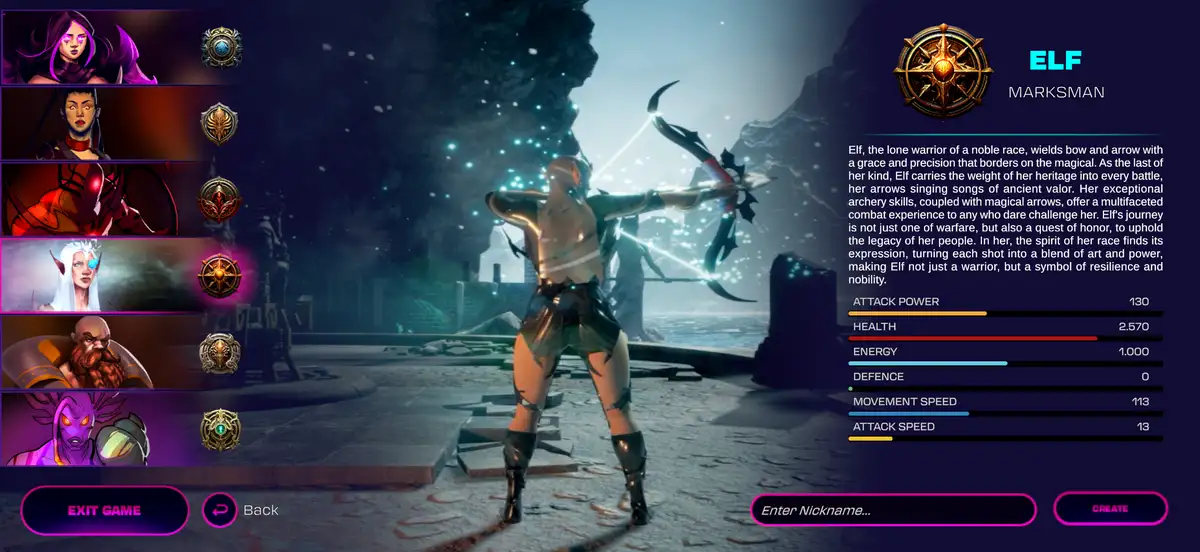This screenshot has width=1200, height=552.
Task: Create the character with CREATE button
Action: (x=1110, y=509)
